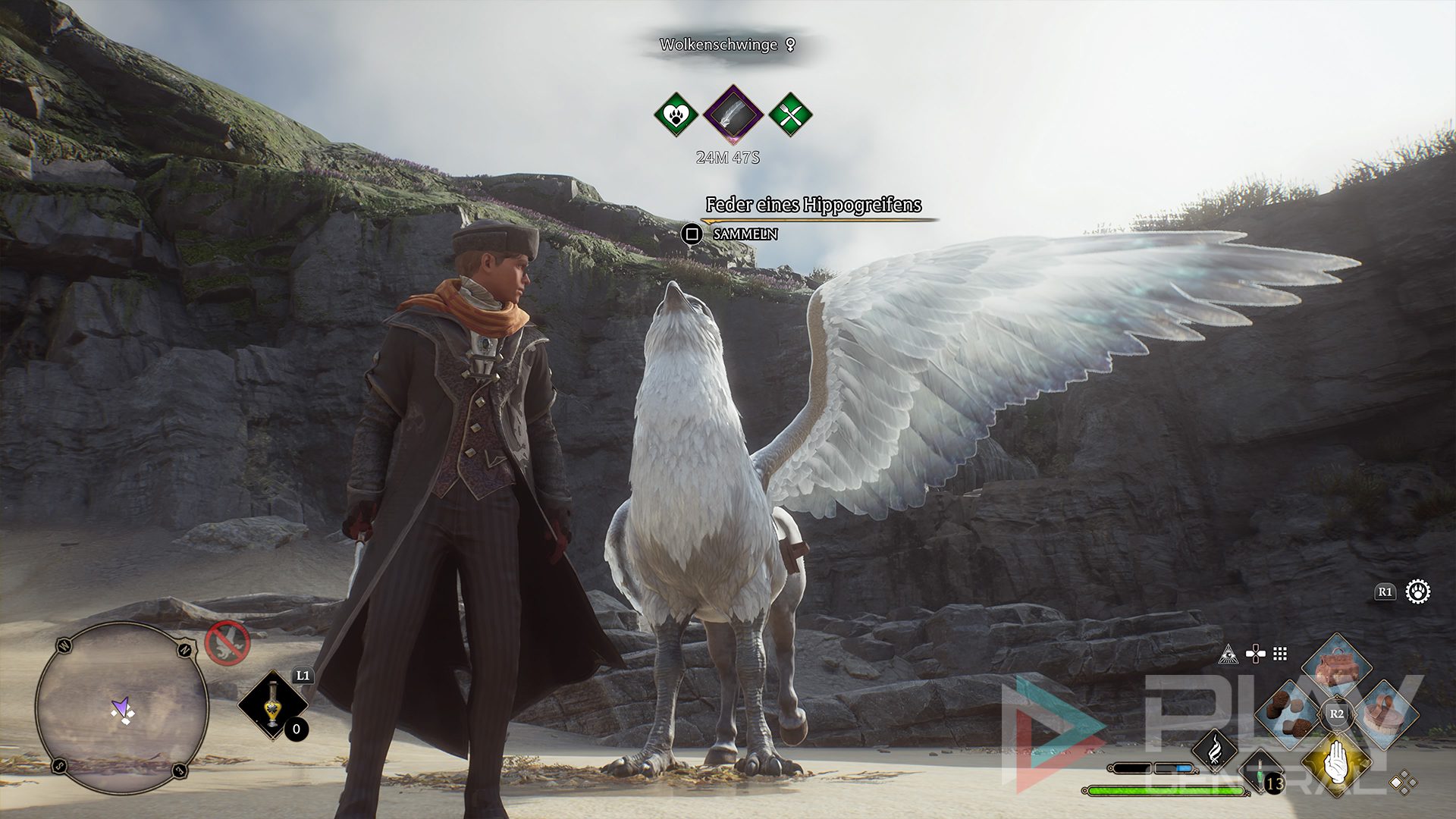1456x819 pixels.
Task: Click the Revelio eye-pyramid icon
Action: click(1228, 654)
